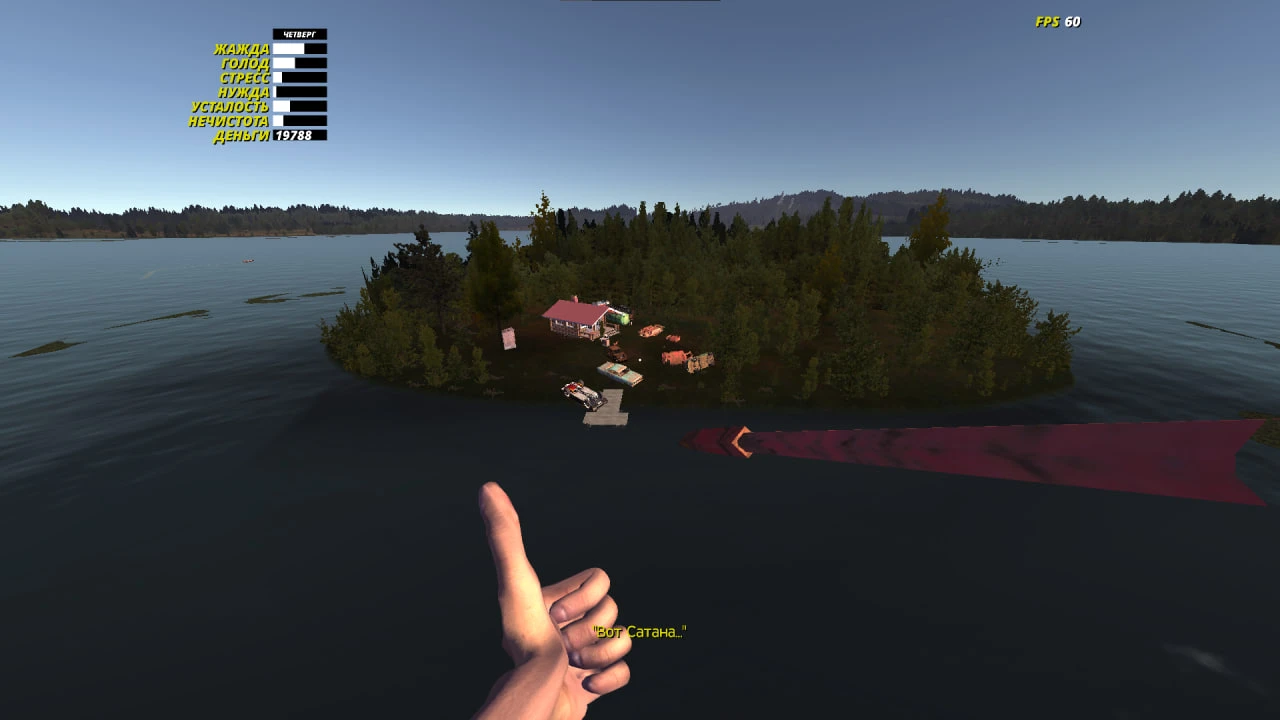Click the subtitle text Вот Сатана

[640, 632]
